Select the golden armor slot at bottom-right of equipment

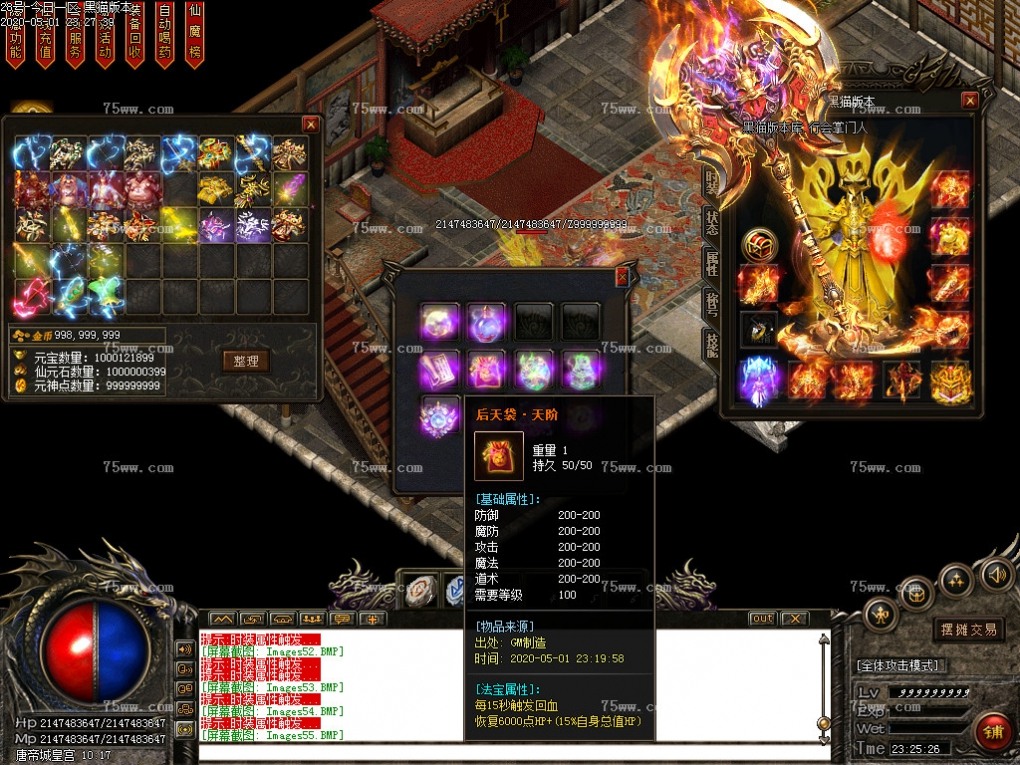(950, 381)
